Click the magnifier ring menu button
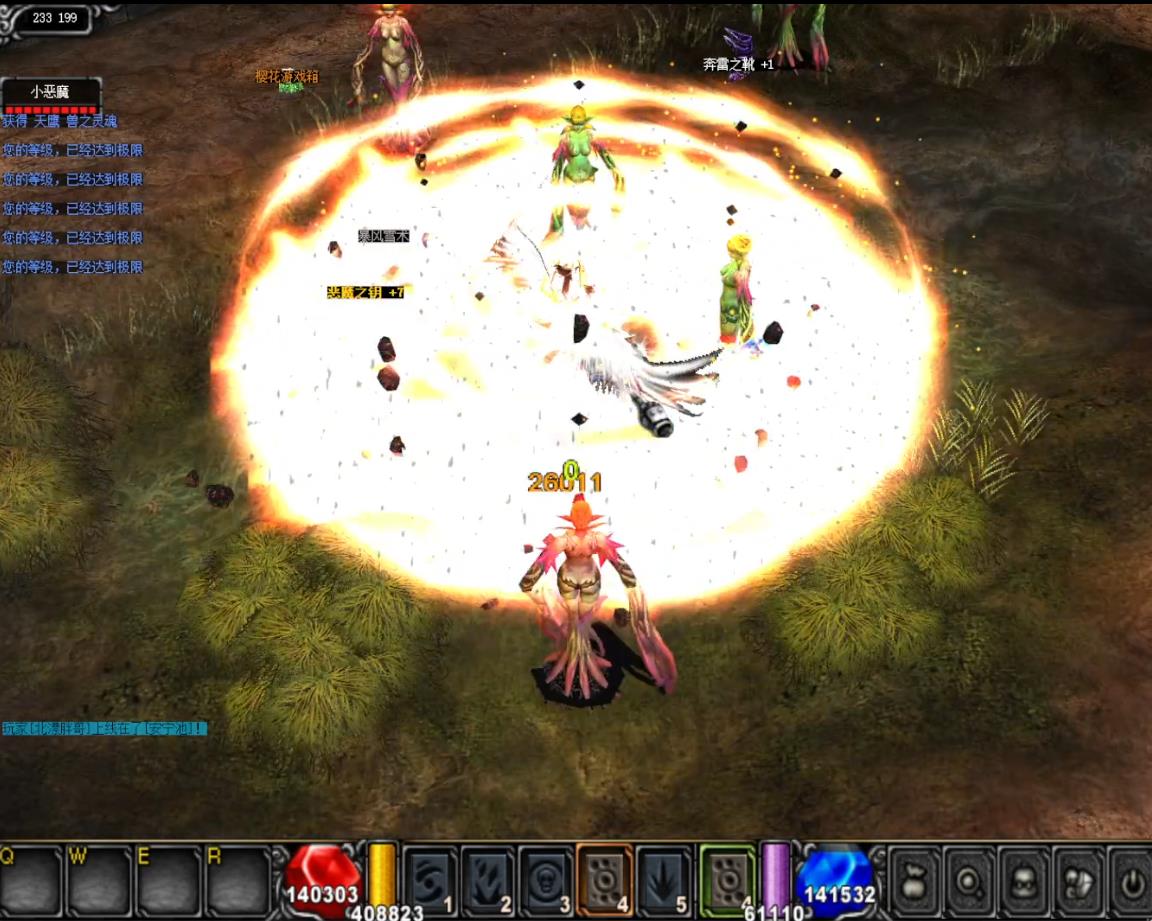The width and height of the screenshot is (1152, 921). [x=969, y=880]
